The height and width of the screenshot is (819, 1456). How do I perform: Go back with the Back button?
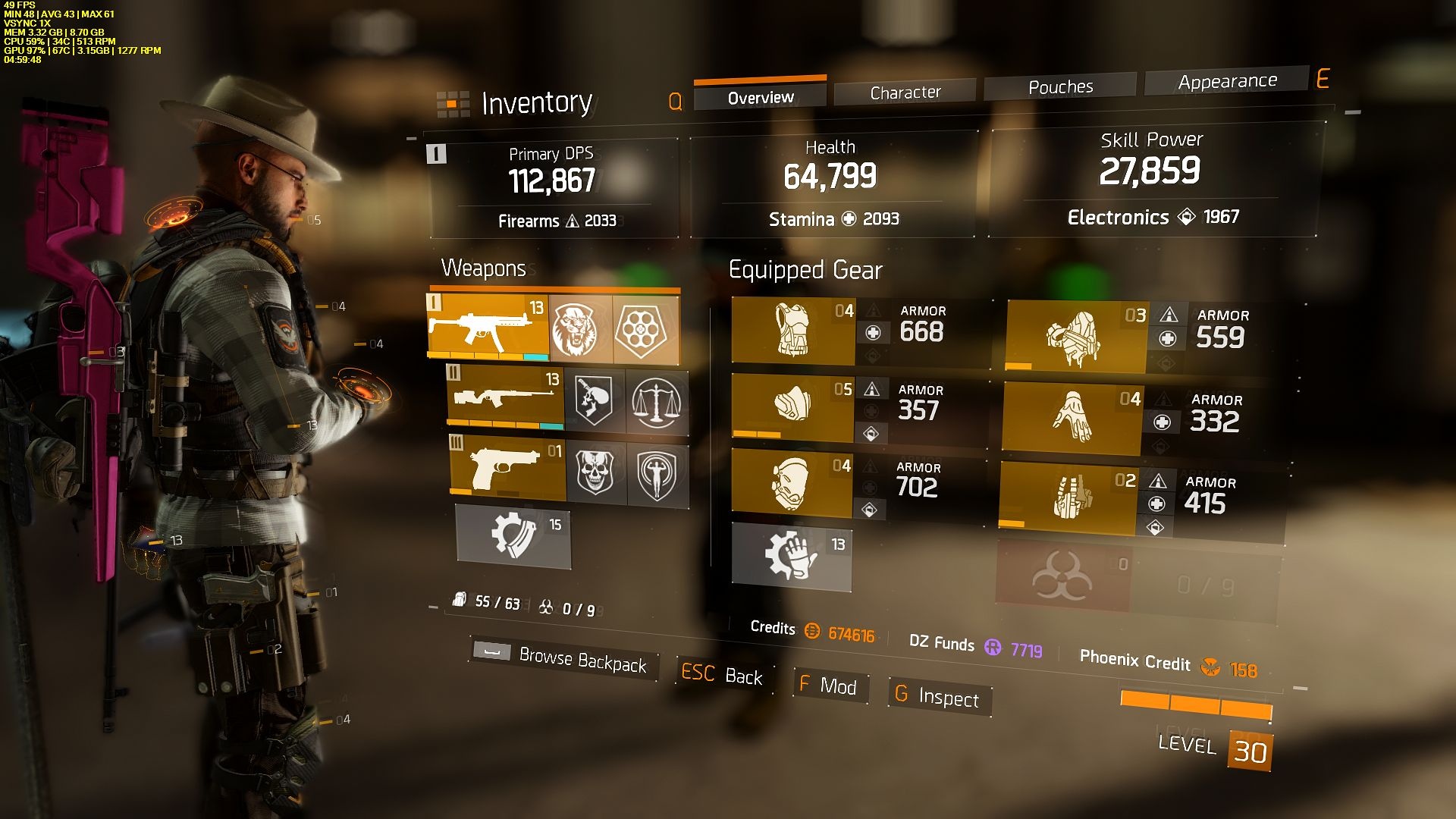tap(722, 675)
